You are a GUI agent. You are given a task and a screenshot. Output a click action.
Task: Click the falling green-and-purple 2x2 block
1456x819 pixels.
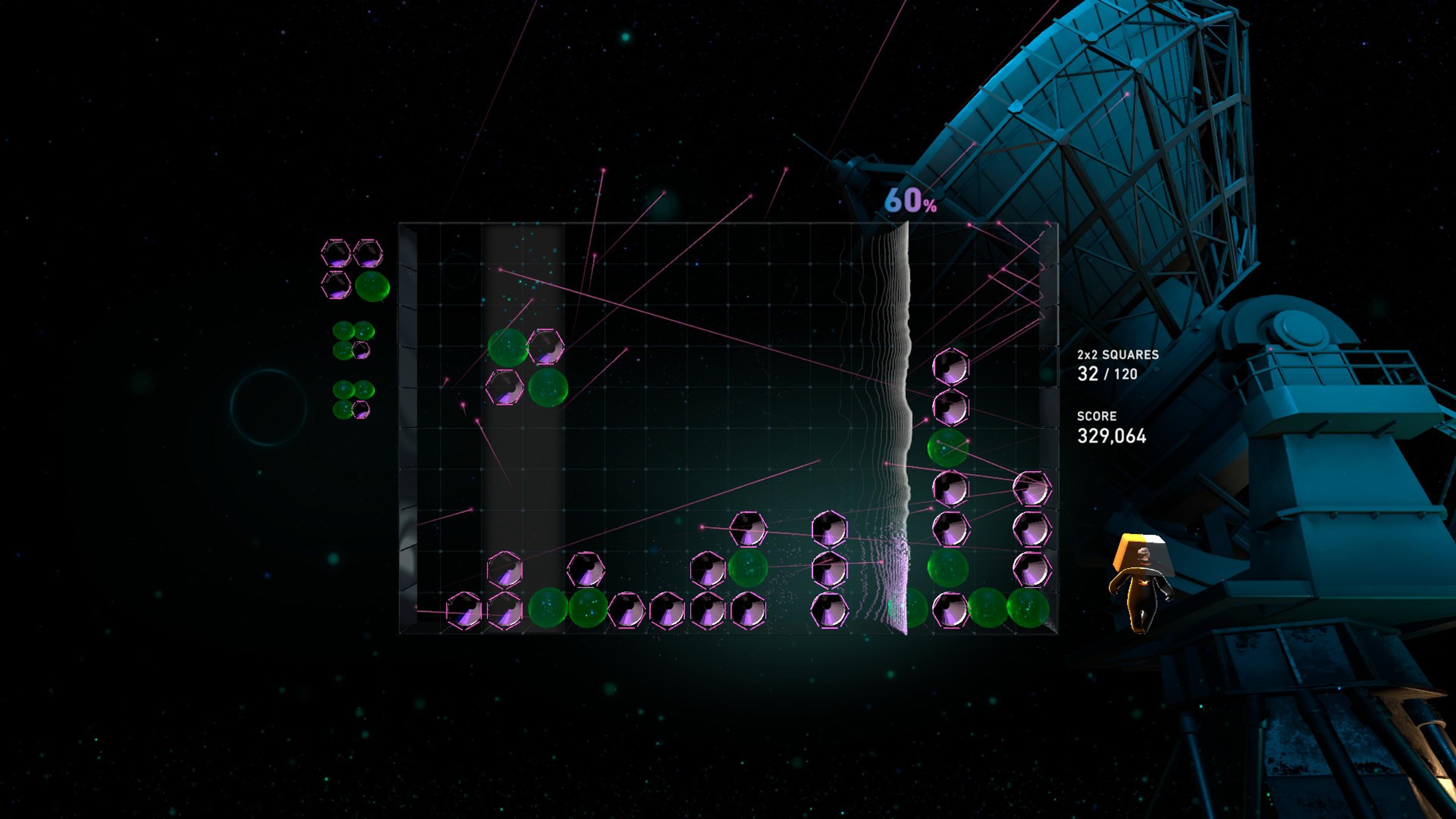click(527, 367)
